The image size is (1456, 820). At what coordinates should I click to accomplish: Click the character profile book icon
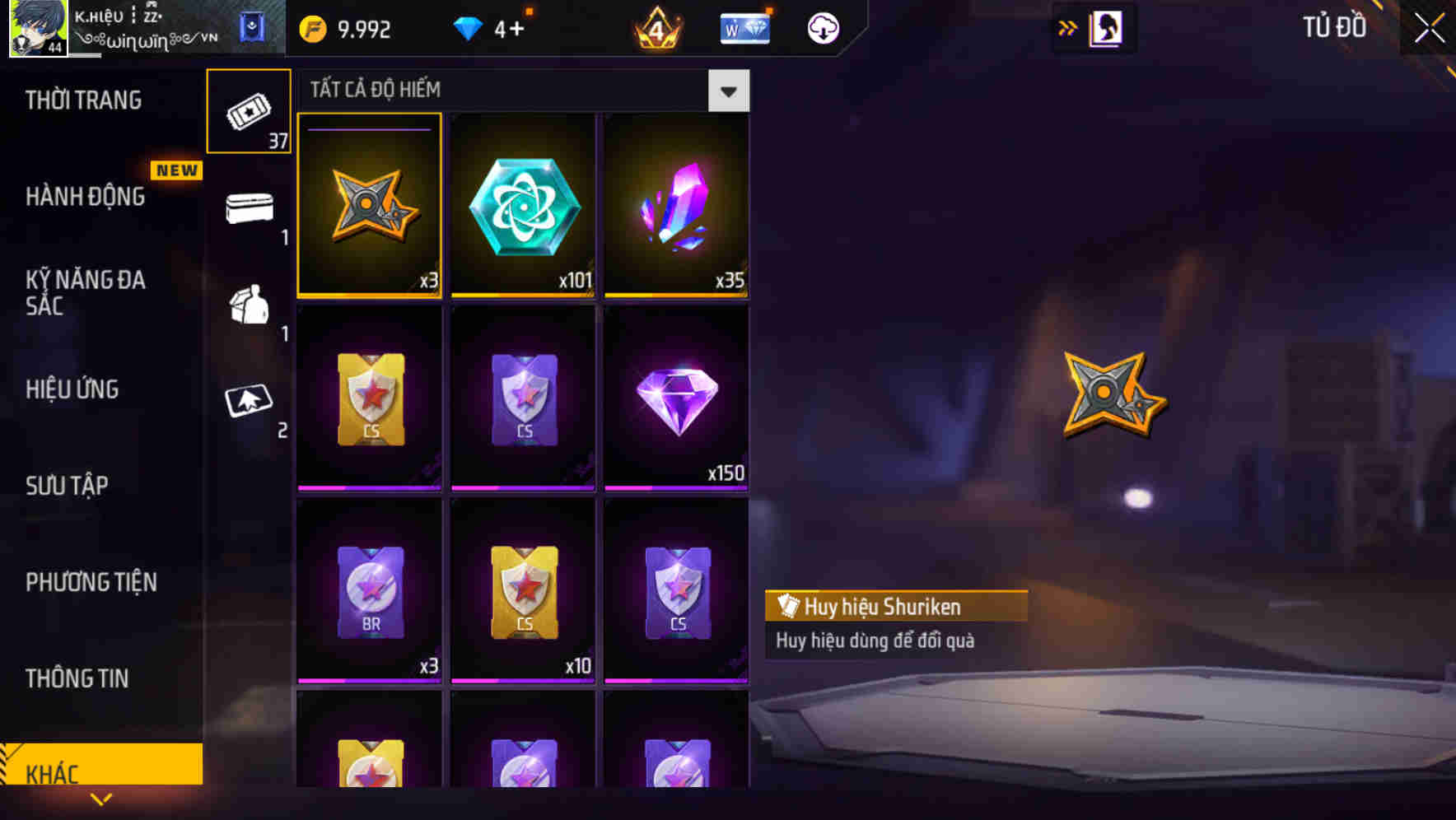pyautogui.click(x=1105, y=27)
